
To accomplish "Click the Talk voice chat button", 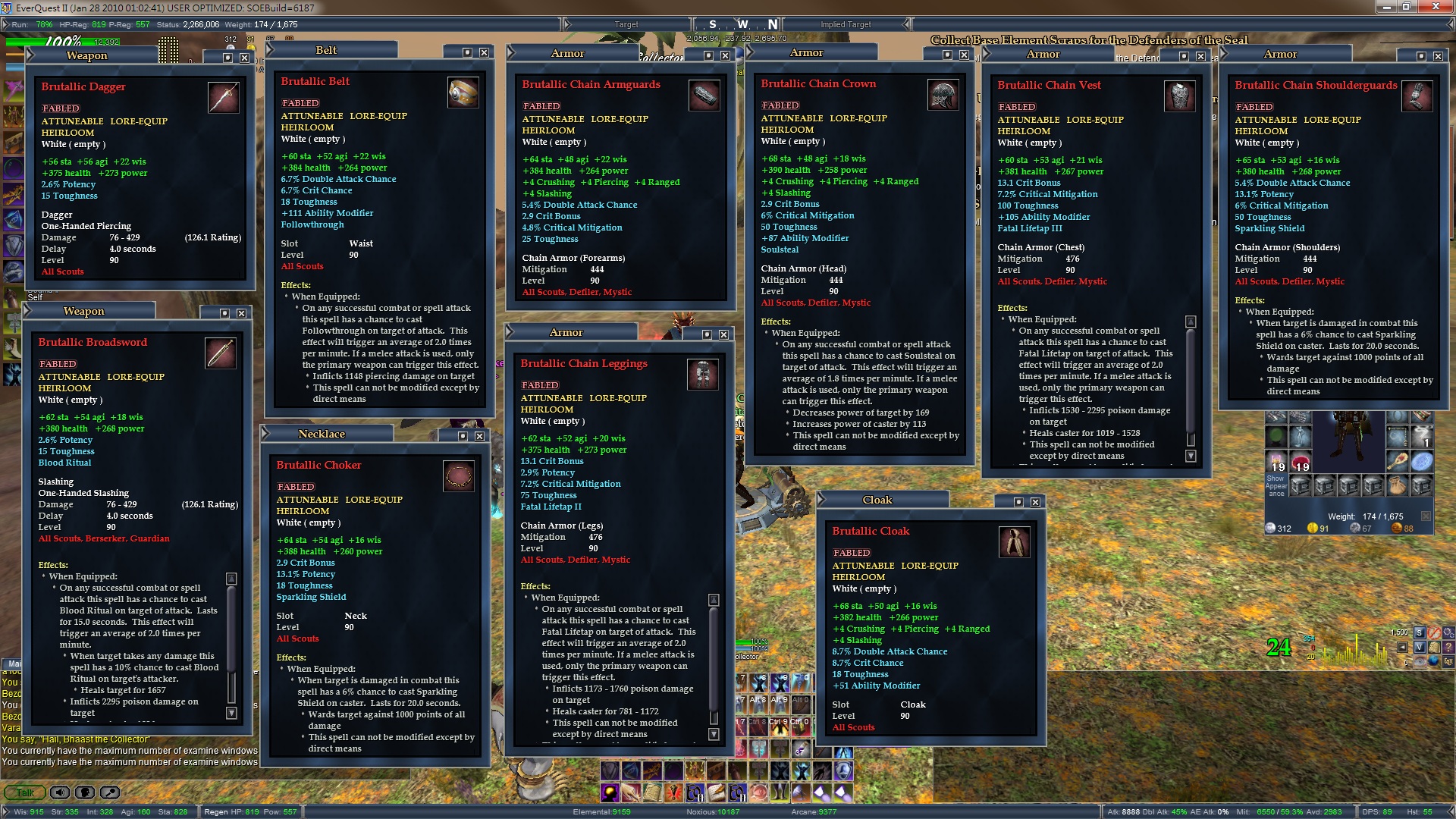I will coord(25,792).
